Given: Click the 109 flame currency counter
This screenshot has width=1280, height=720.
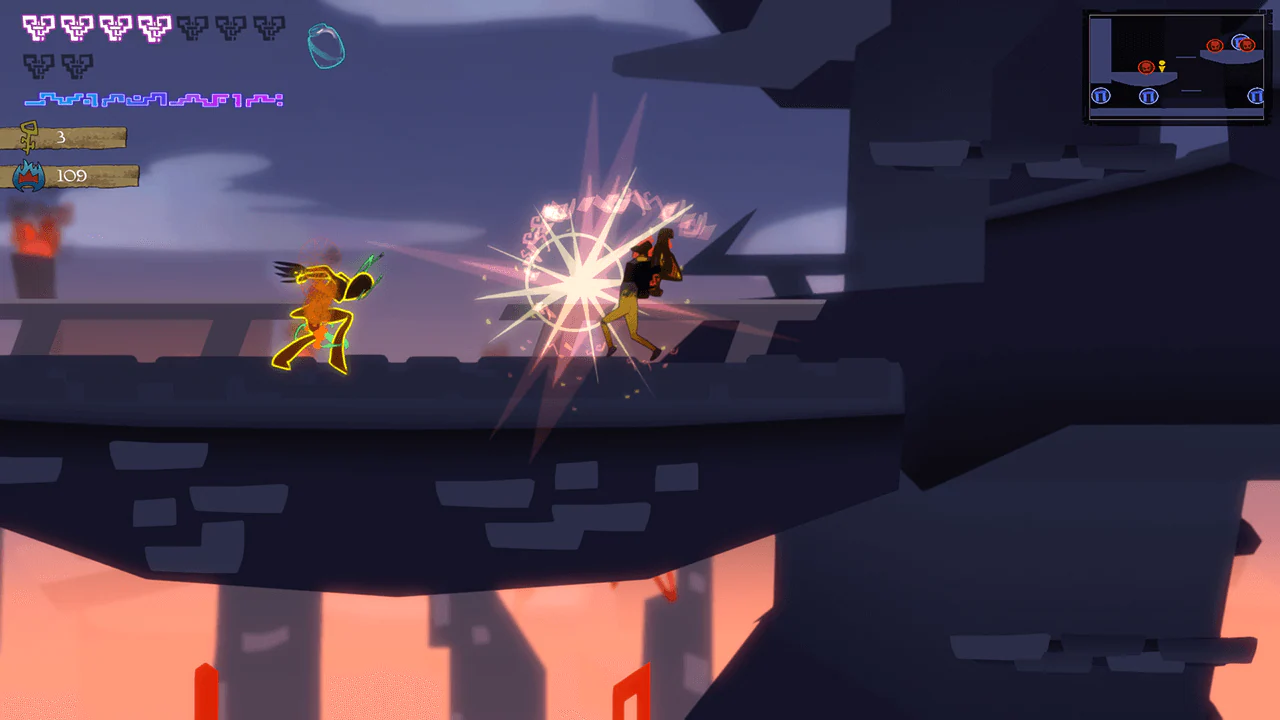Looking at the screenshot, I should (71, 175).
